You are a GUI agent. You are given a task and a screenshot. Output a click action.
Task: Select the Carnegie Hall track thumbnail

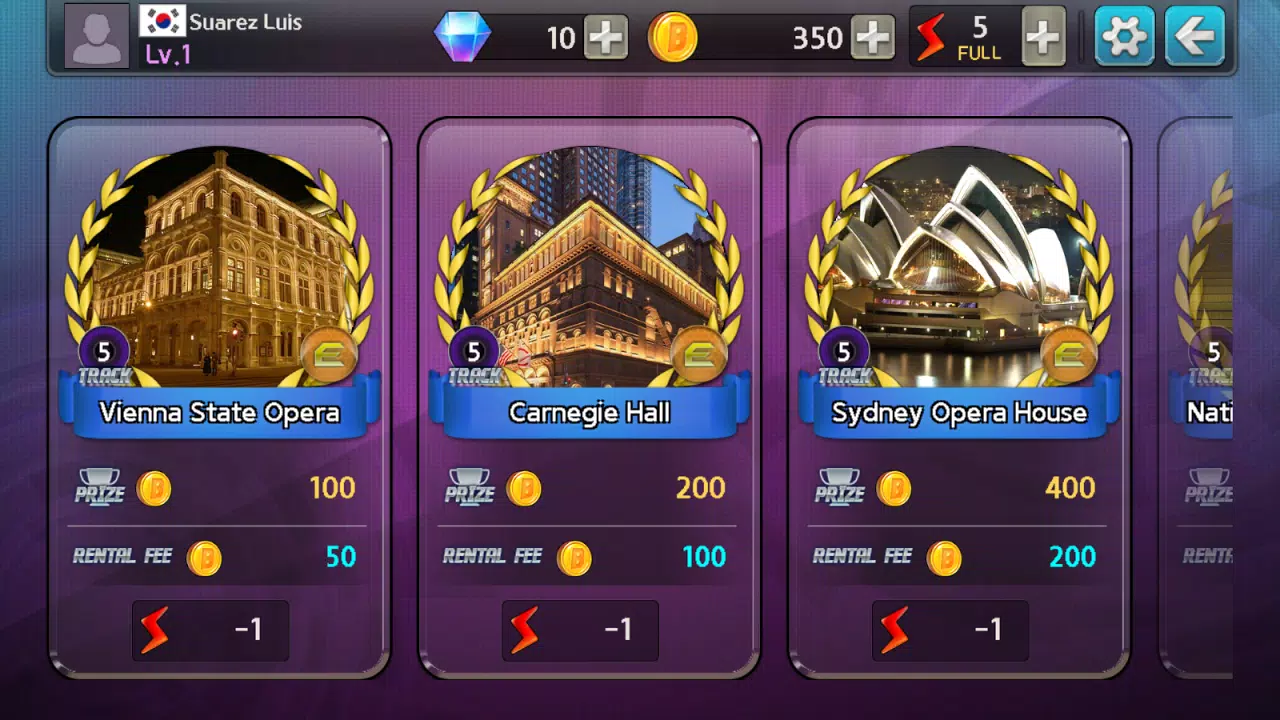click(589, 265)
